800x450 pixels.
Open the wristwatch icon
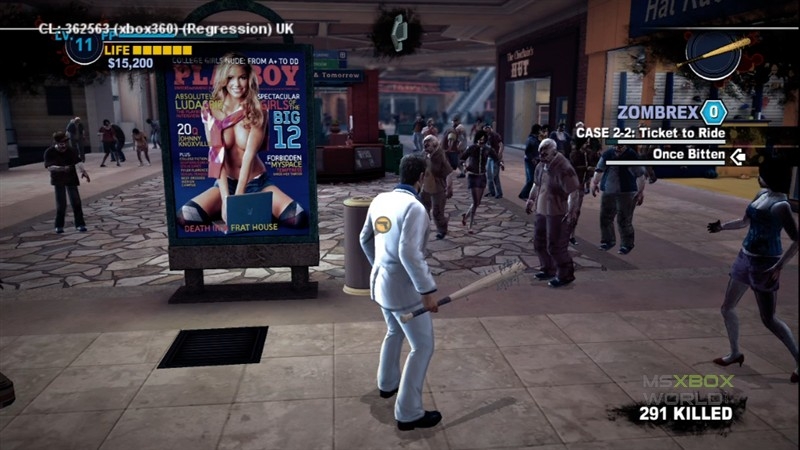click(x=397, y=32)
